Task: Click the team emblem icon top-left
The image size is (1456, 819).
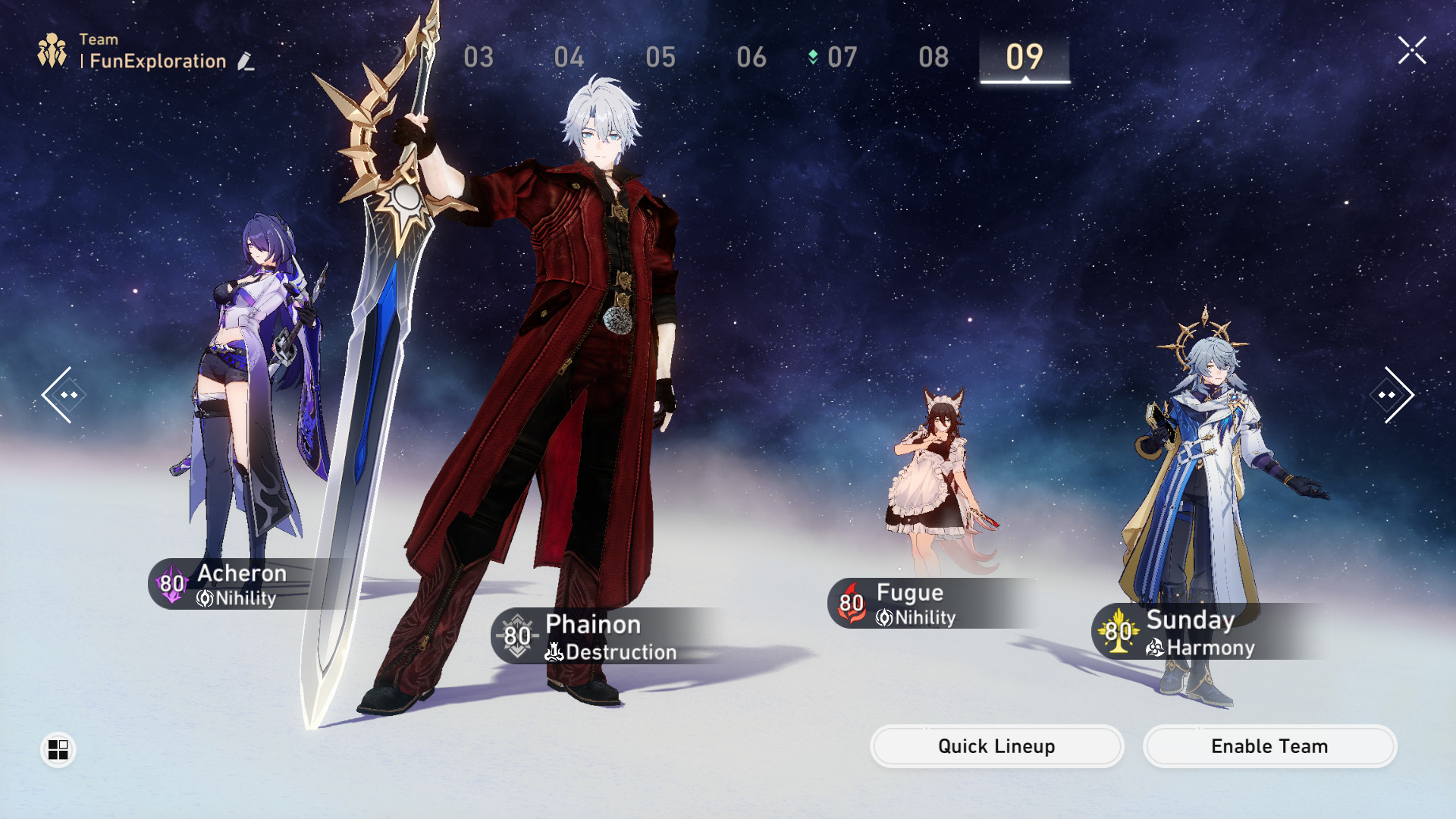Action: tap(51, 51)
